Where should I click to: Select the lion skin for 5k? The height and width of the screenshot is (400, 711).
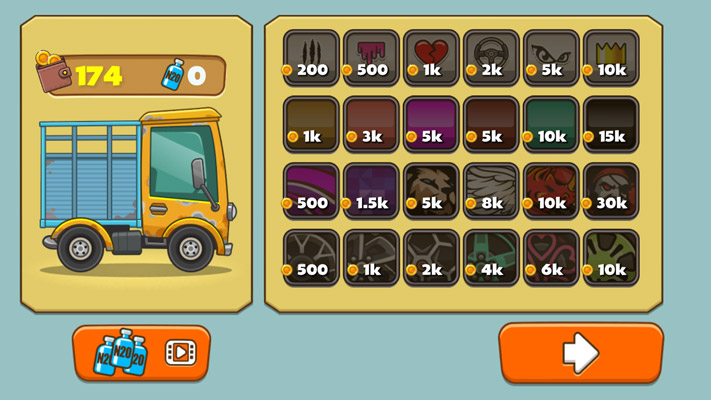click(431, 190)
